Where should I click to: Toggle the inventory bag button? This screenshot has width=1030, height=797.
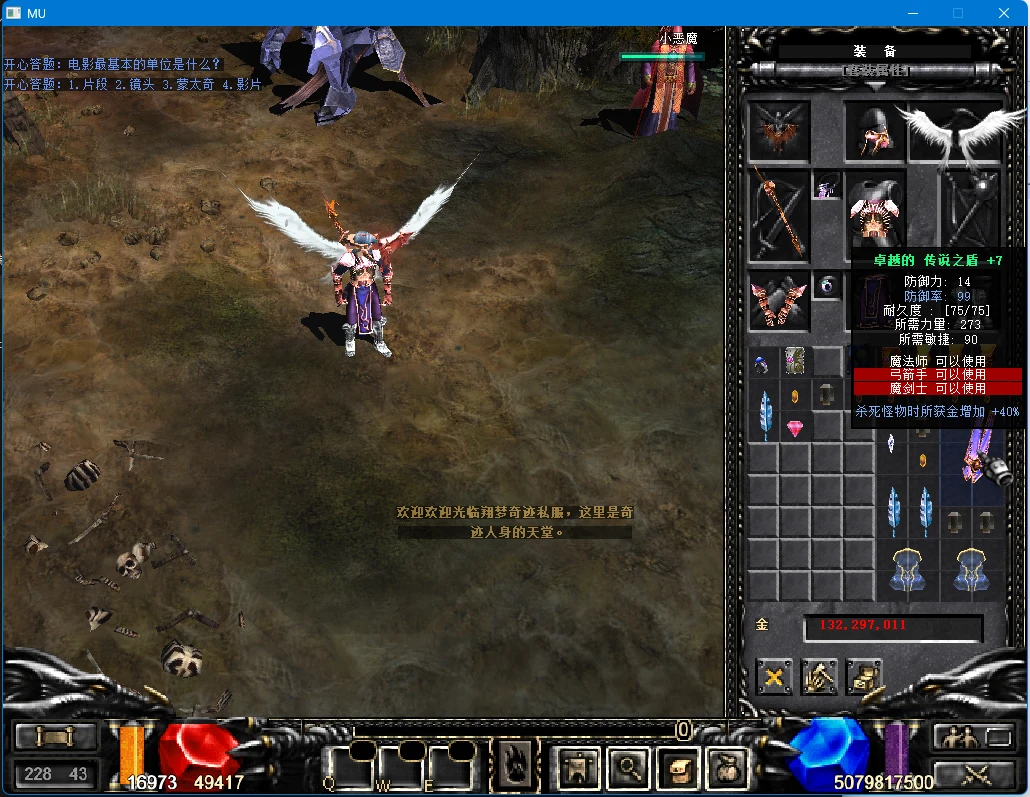[x=725, y=767]
